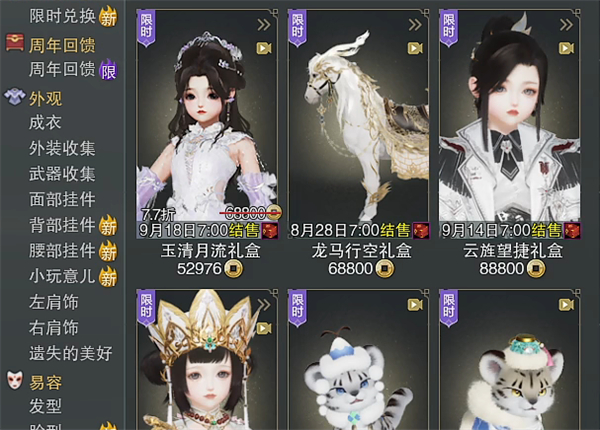Switch to the 左肩饰 left shoulder category
This screenshot has height=430, width=600.
[54, 302]
